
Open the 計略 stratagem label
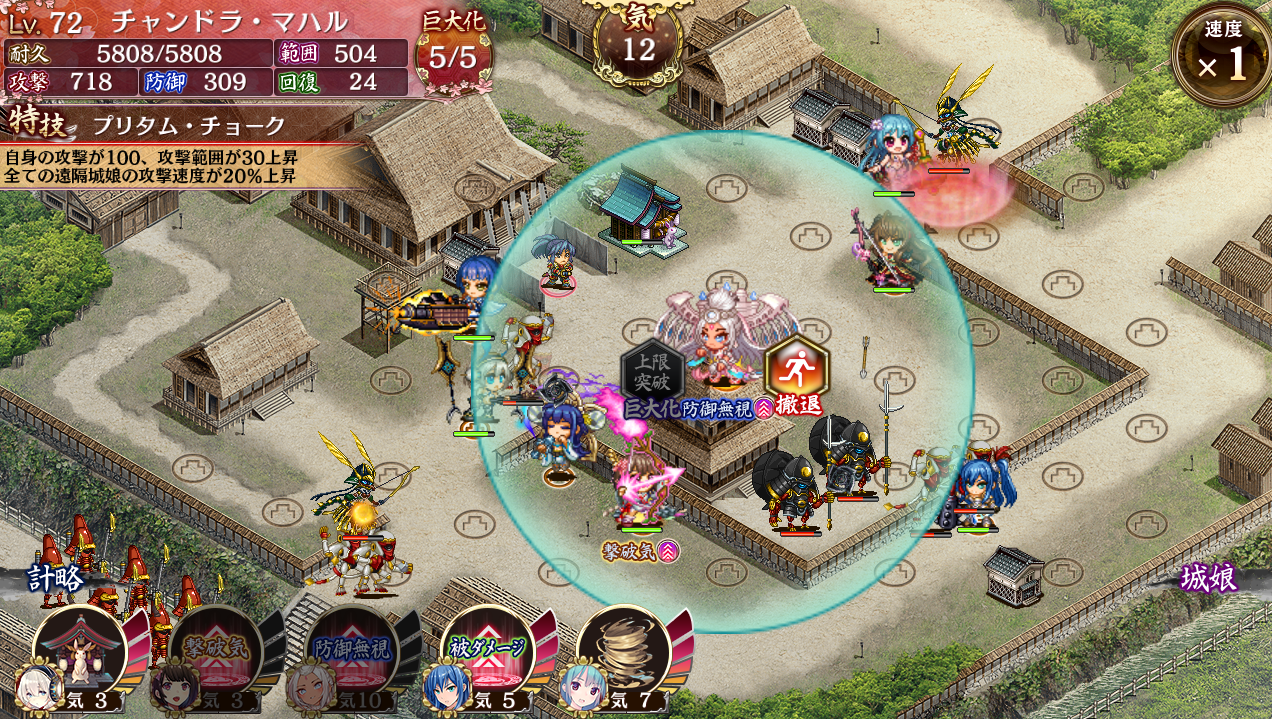tap(57, 579)
